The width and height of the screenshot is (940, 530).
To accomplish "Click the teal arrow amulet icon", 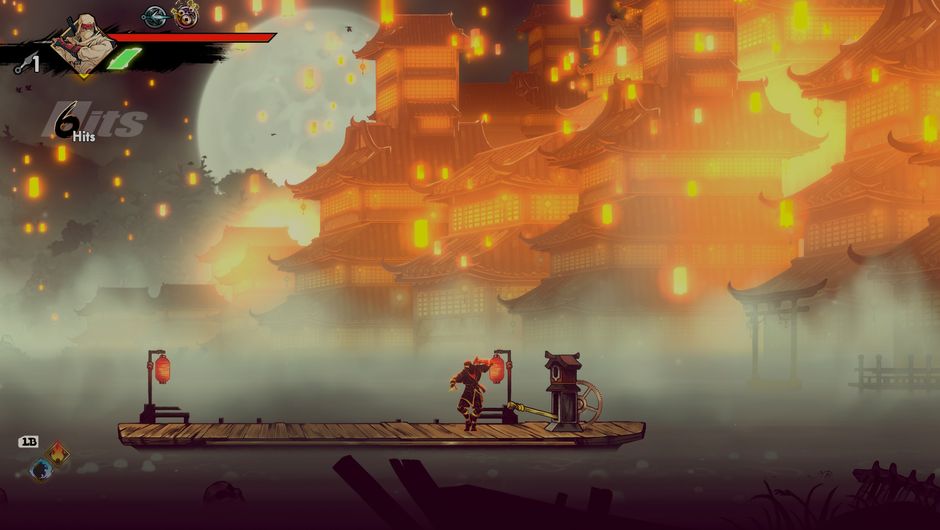I will coord(154,16).
